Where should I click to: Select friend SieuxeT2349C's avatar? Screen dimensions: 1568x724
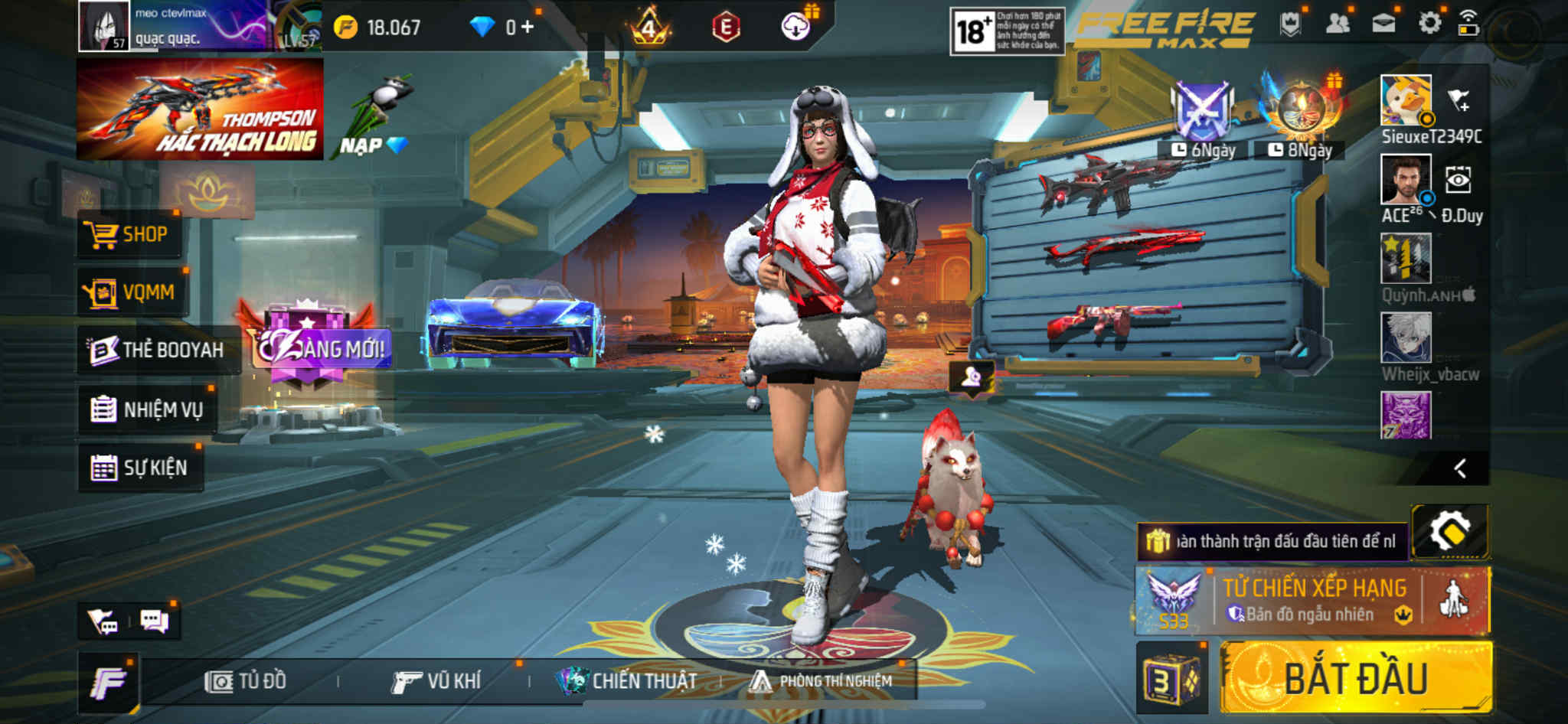click(1406, 100)
